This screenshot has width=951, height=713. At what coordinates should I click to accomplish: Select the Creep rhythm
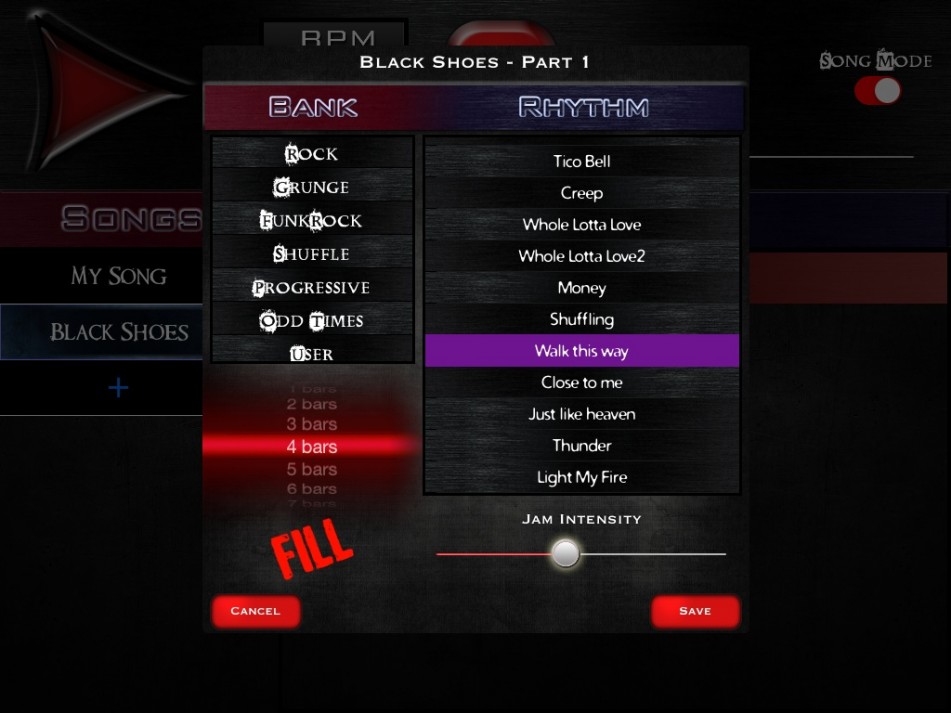coord(581,193)
